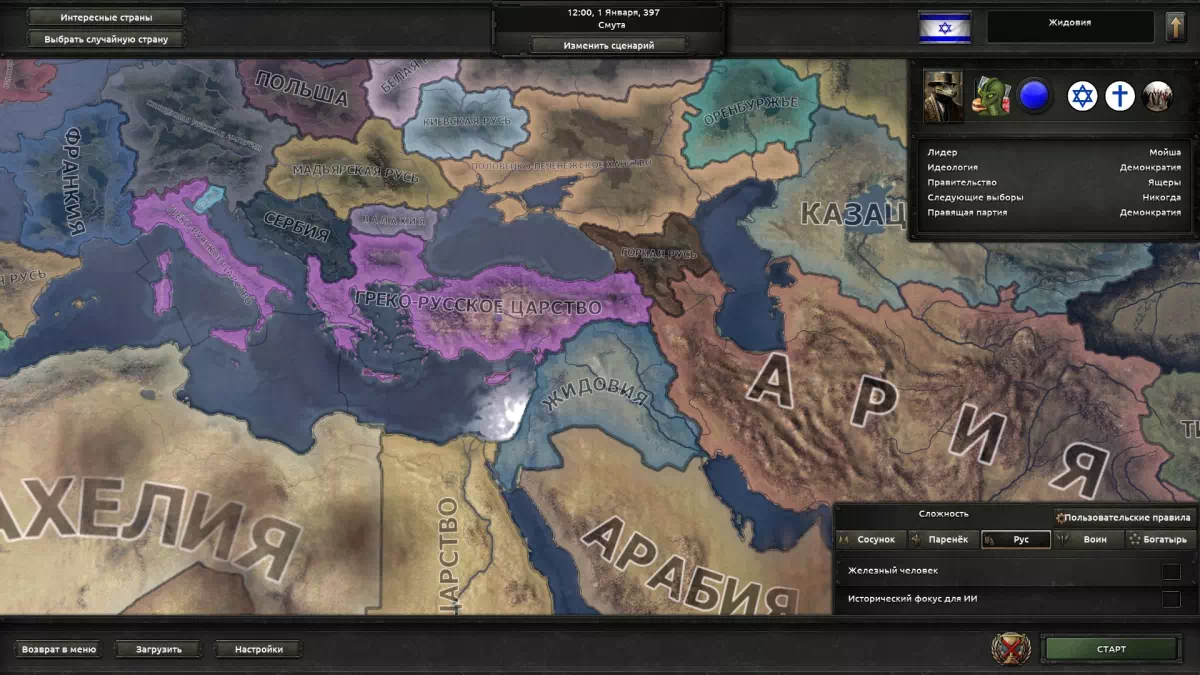The image size is (1200, 675).
Task: Choose a random country (Выбрать случайную страну)
Action: coord(106,40)
